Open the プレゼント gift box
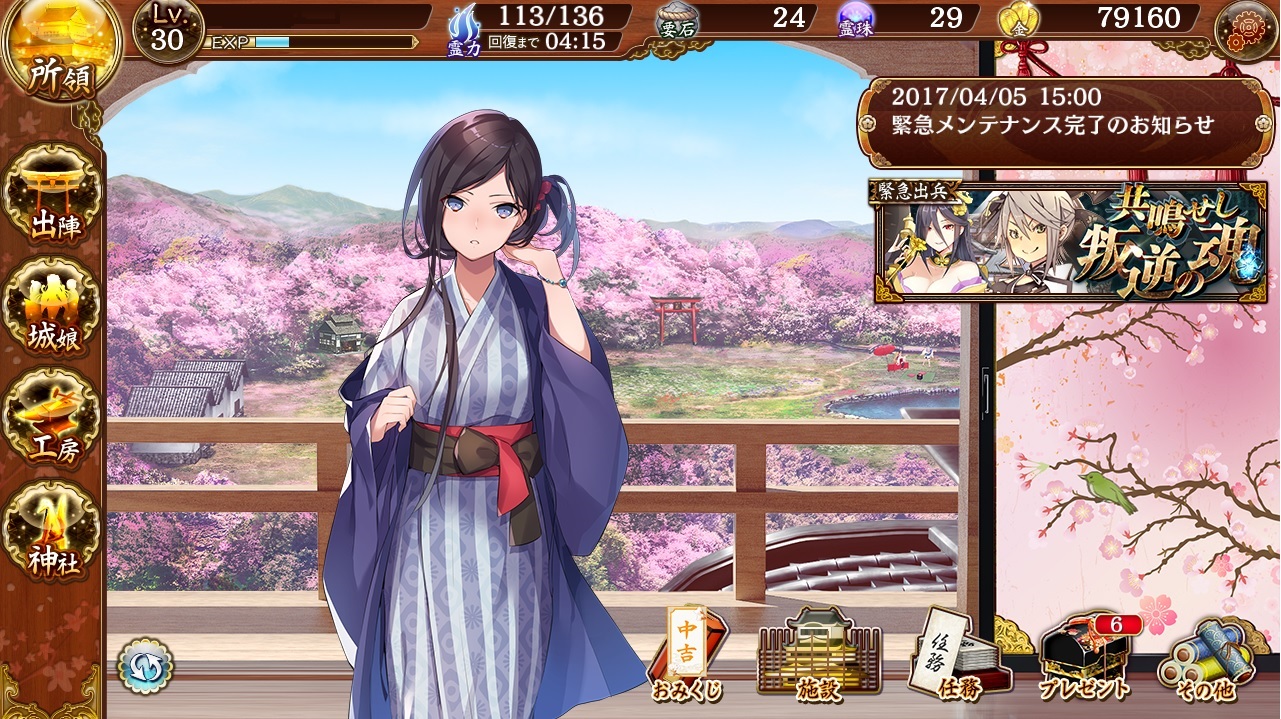Image resolution: width=1281 pixels, height=719 pixels. 1085,655
